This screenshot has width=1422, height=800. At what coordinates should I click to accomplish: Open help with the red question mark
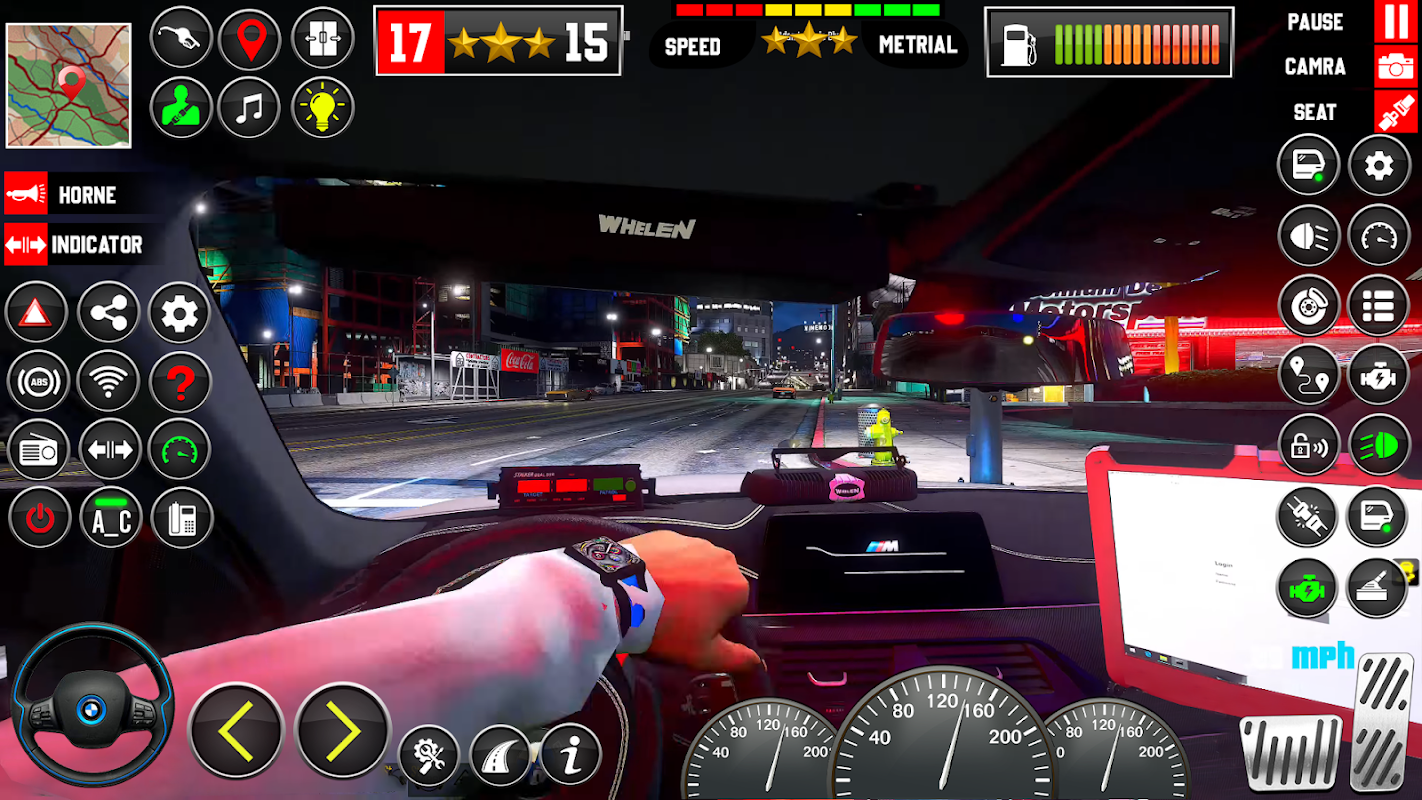point(180,381)
